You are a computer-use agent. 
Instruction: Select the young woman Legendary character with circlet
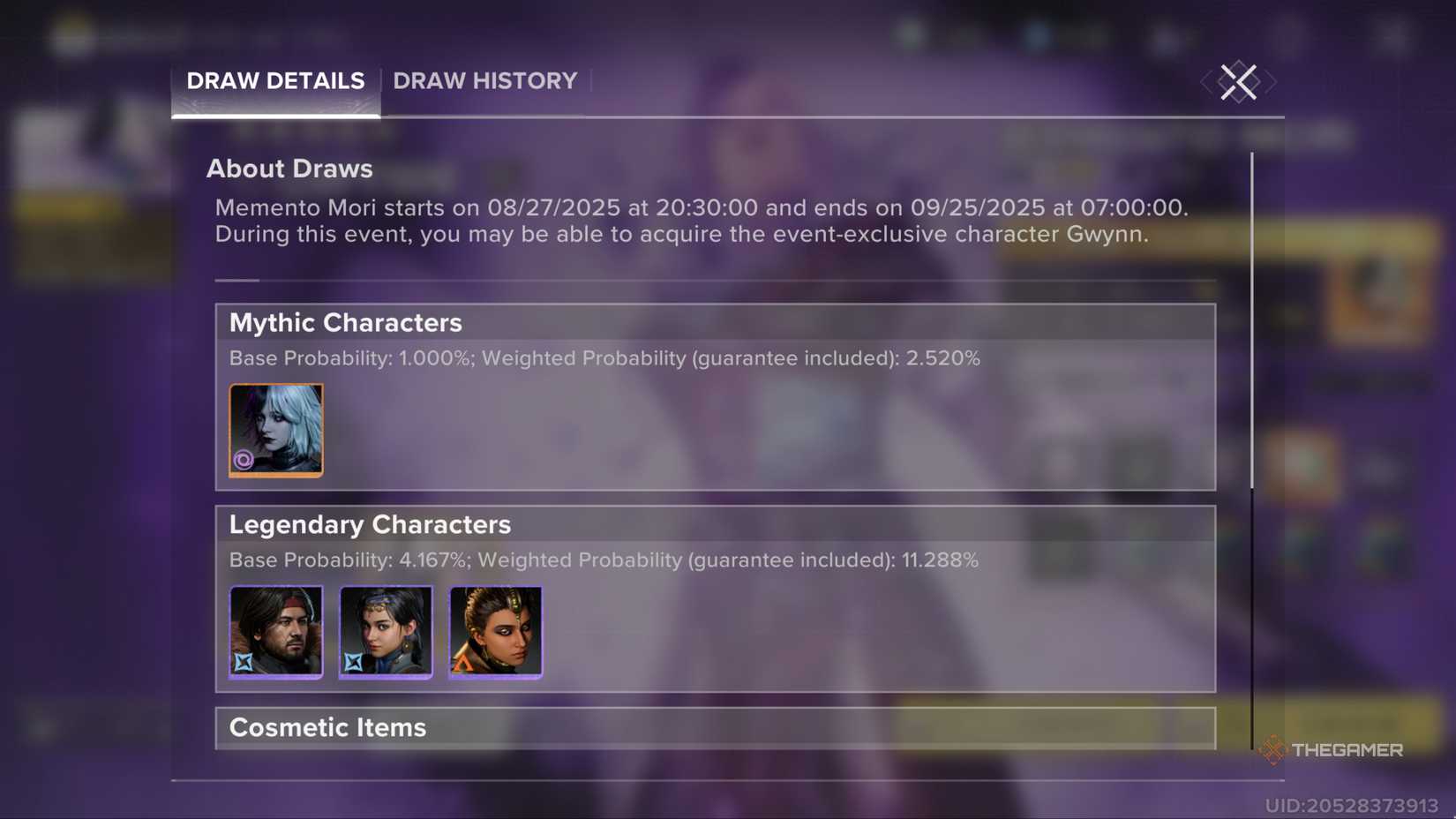[386, 632]
